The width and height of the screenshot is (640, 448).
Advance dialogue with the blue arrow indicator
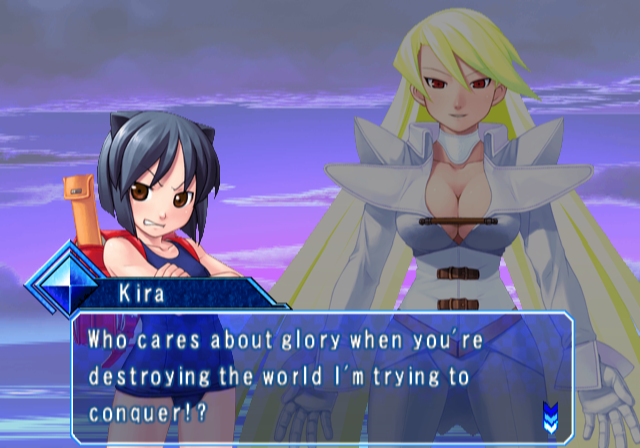[550, 413]
